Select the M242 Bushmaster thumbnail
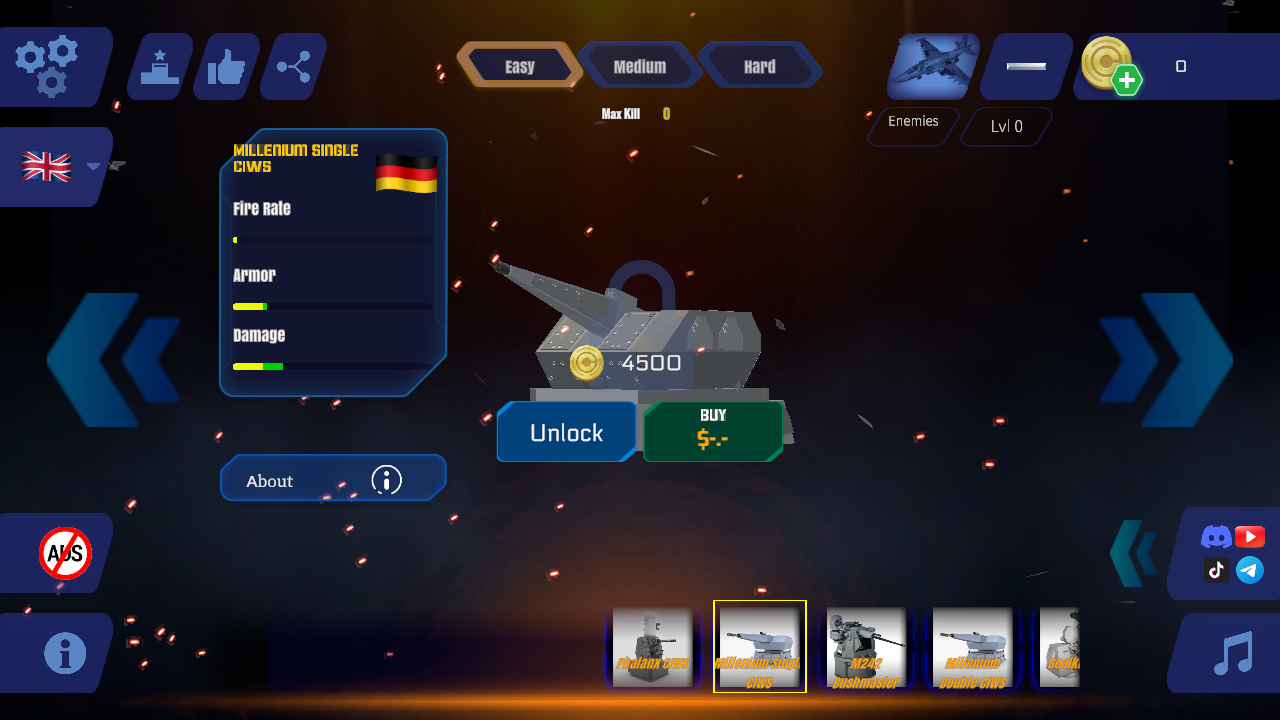 point(866,647)
